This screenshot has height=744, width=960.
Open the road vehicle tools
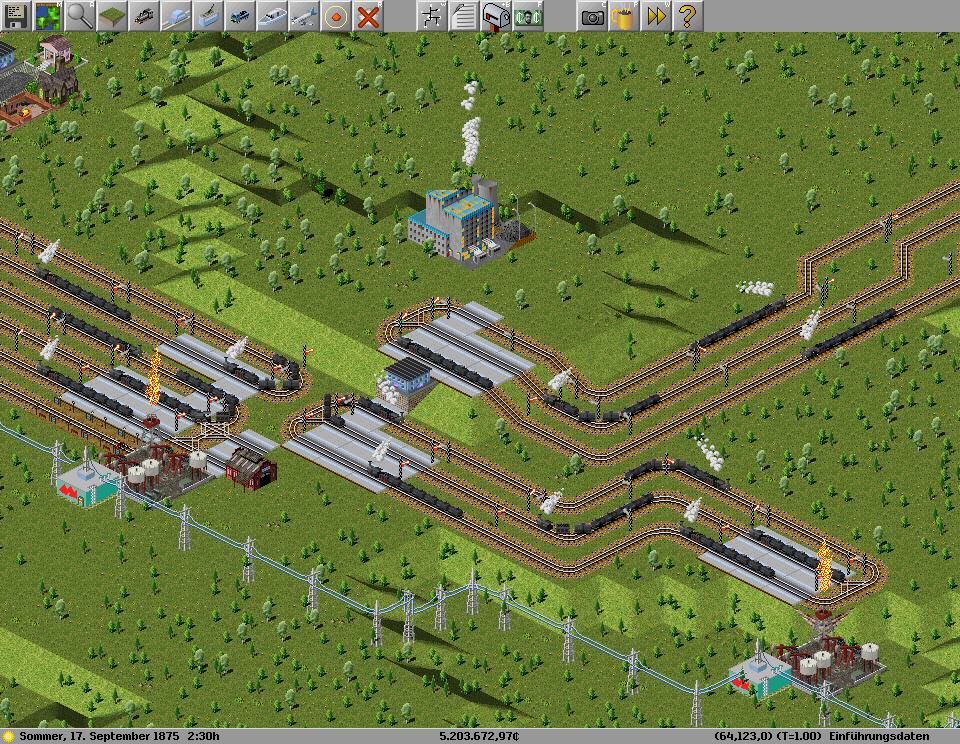tap(240, 16)
